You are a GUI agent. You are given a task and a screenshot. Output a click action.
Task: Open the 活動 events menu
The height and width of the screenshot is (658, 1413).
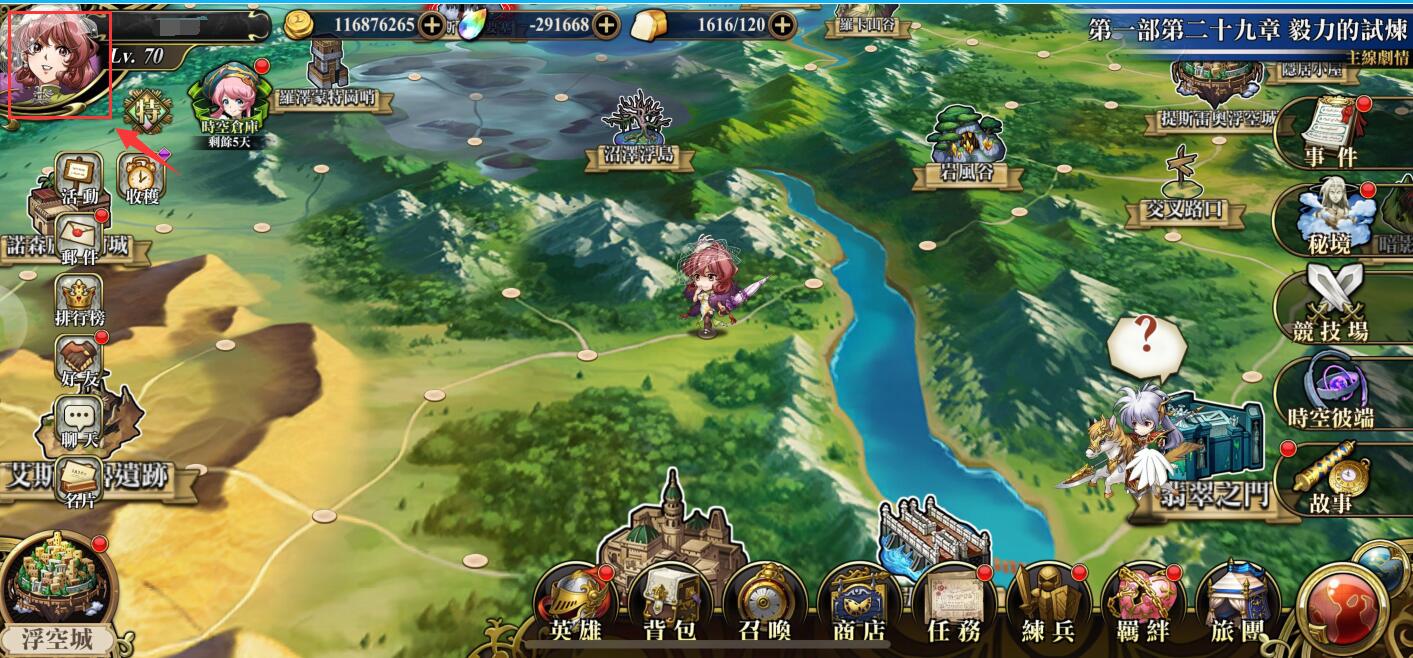click(80, 176)
